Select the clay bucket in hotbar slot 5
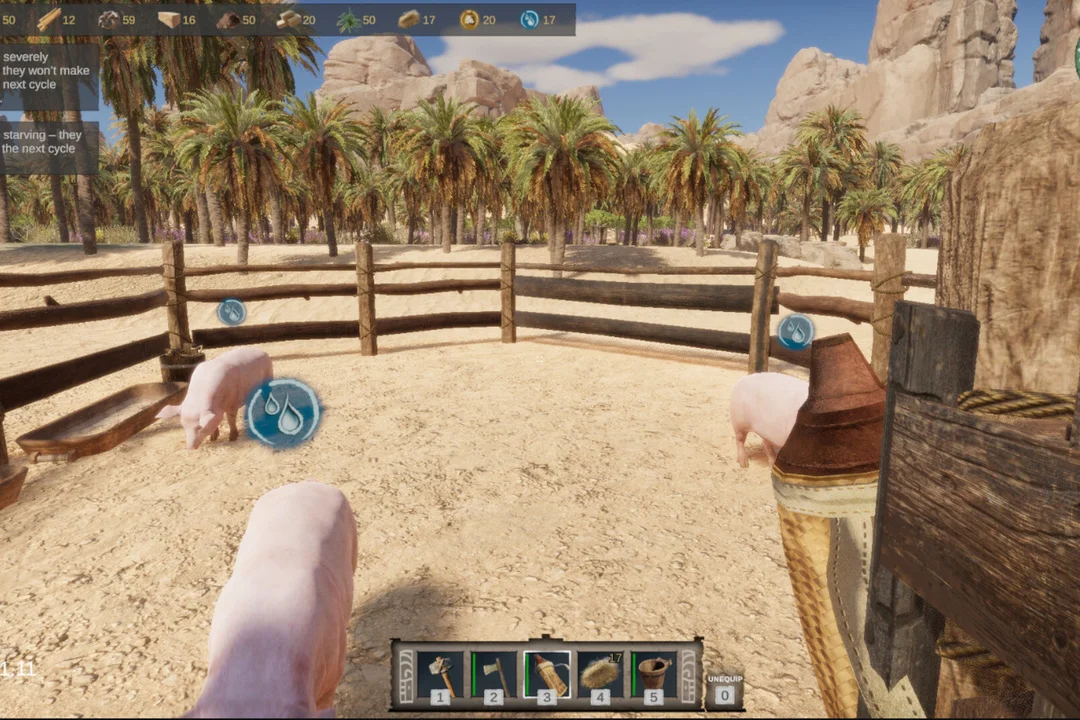 [653, 674]
